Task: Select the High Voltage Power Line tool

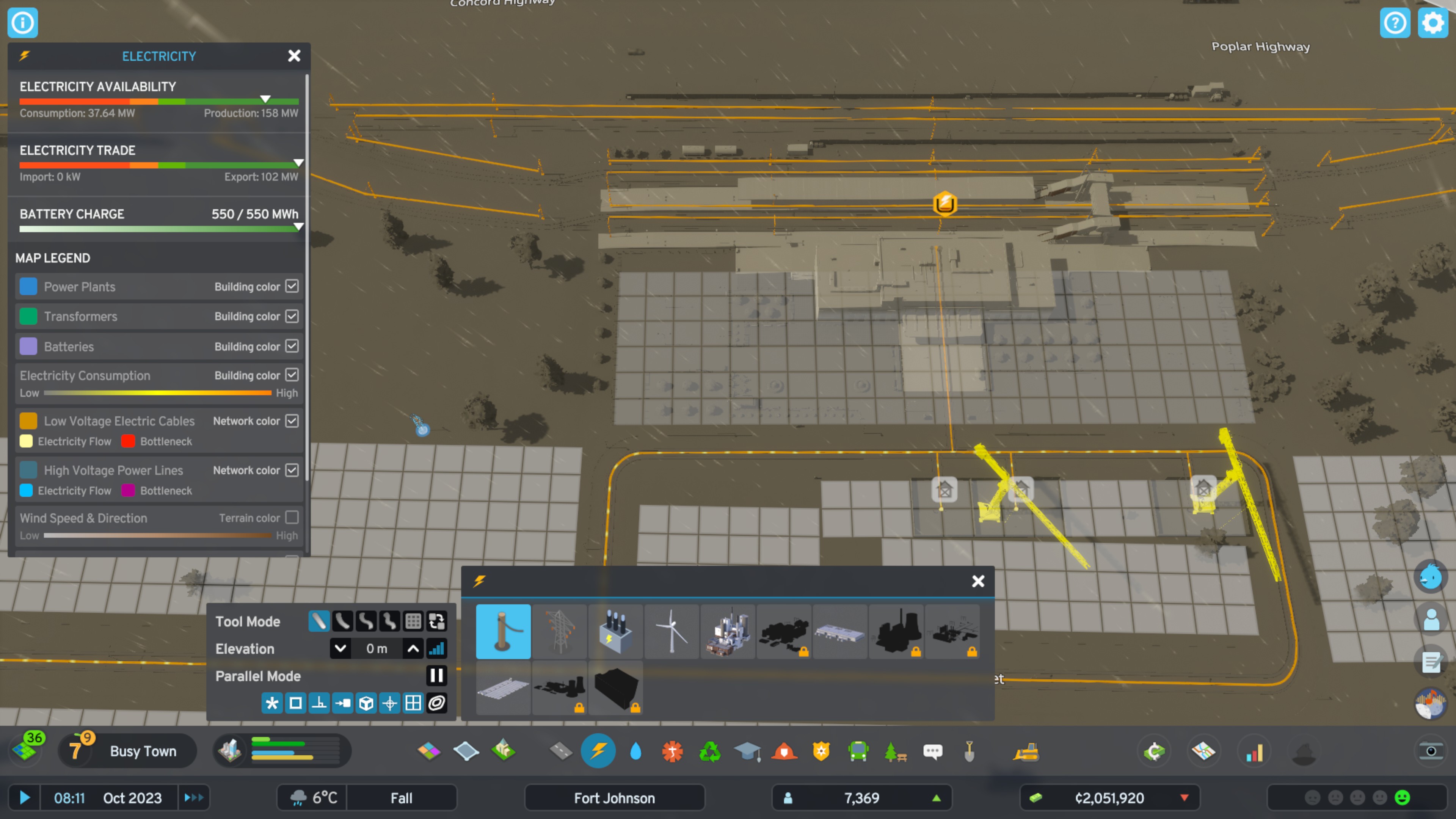Action: tap(560, 631)
